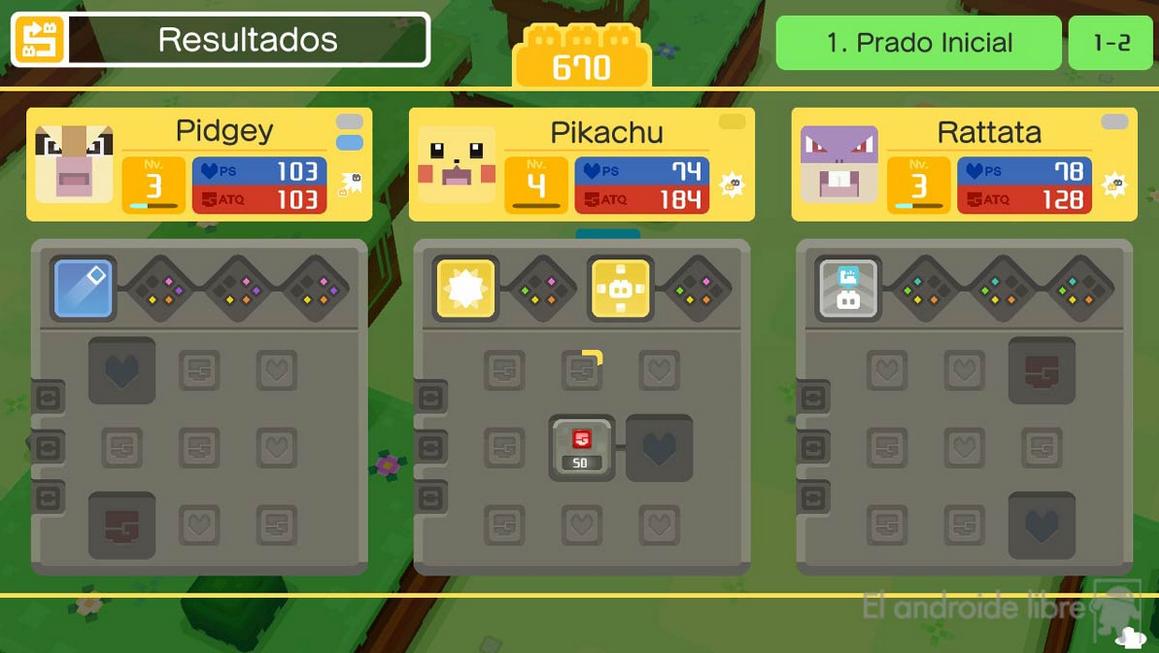Choose Rattata's gray robot move slot

(848, 289)
